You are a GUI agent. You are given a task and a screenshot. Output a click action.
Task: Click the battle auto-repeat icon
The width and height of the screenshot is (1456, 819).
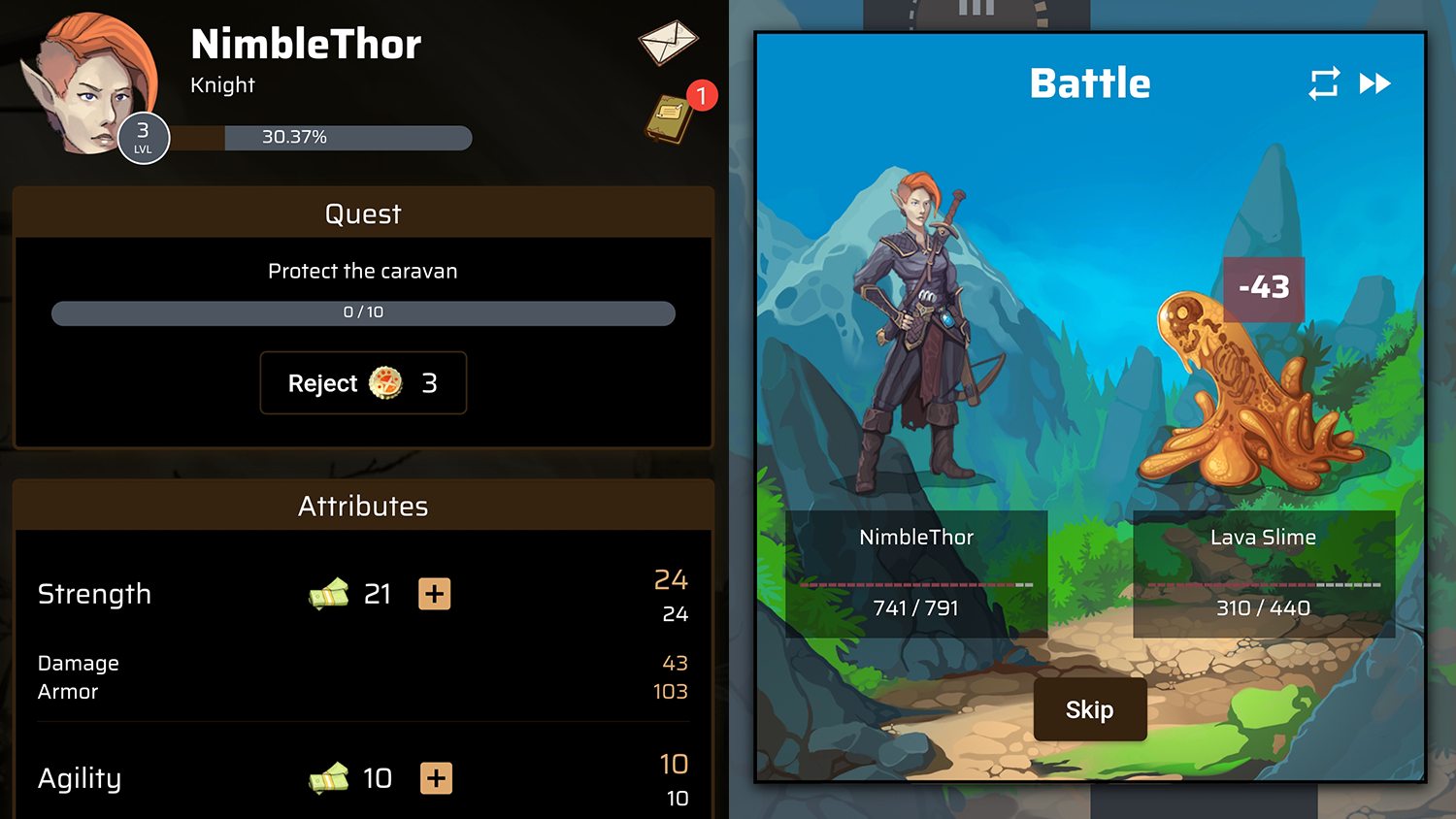tap(1325, 84)
